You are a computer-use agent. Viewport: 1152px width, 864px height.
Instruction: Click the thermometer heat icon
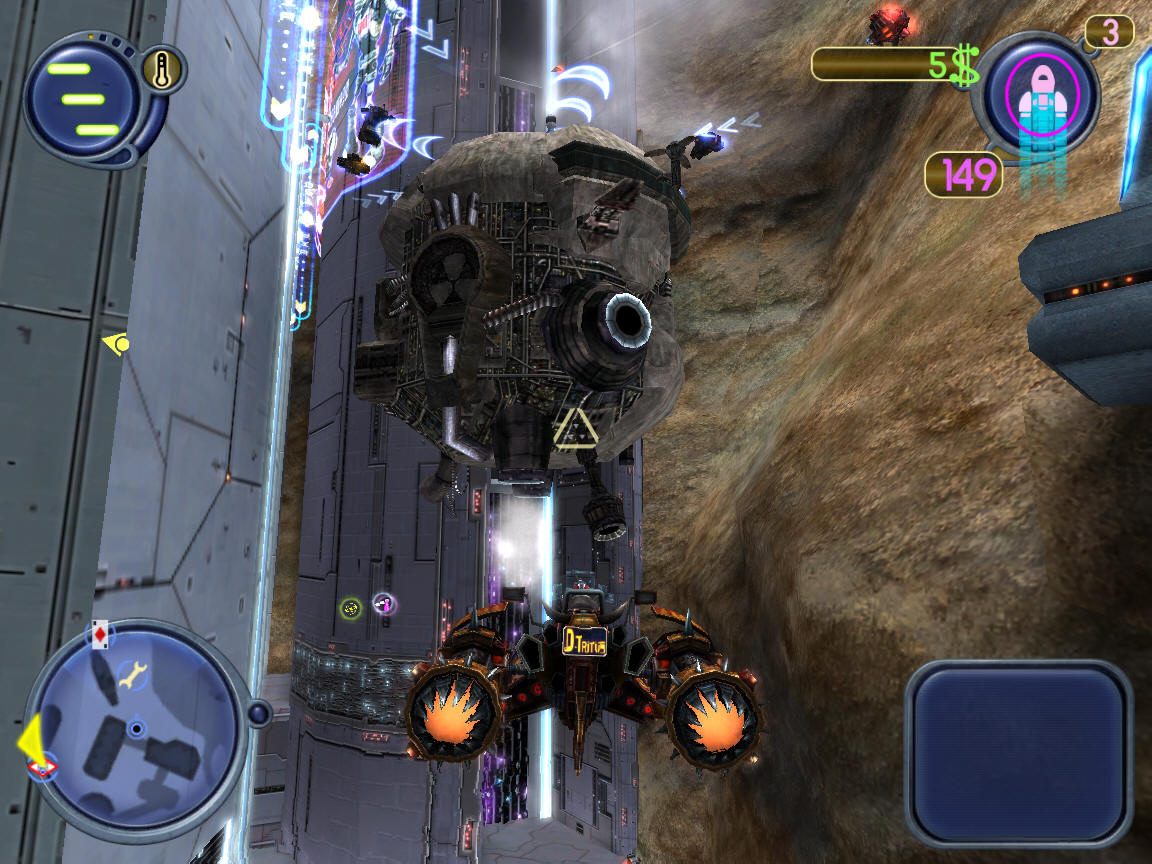point(161,69)
